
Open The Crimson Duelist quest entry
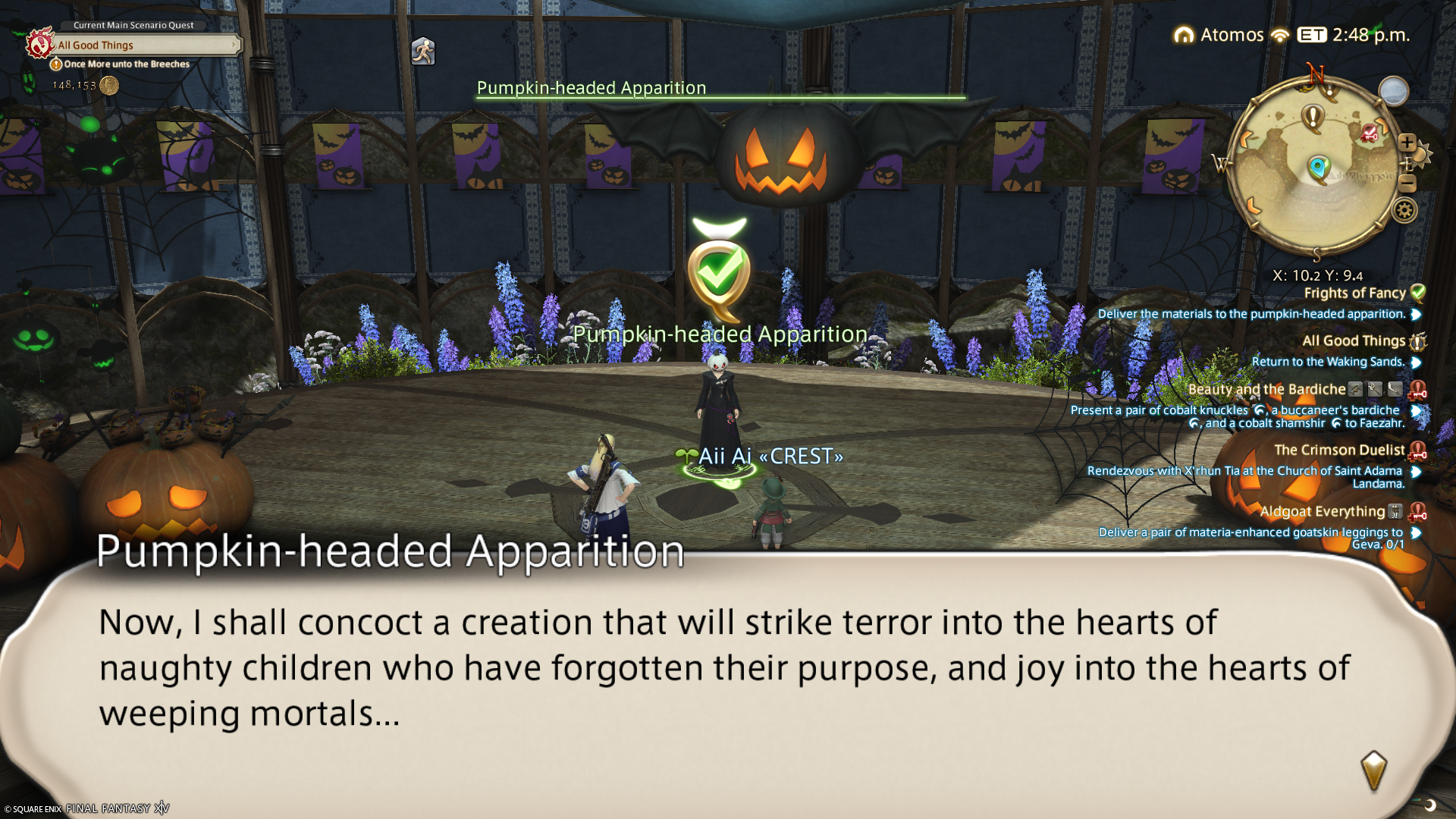pos(1339,450)
